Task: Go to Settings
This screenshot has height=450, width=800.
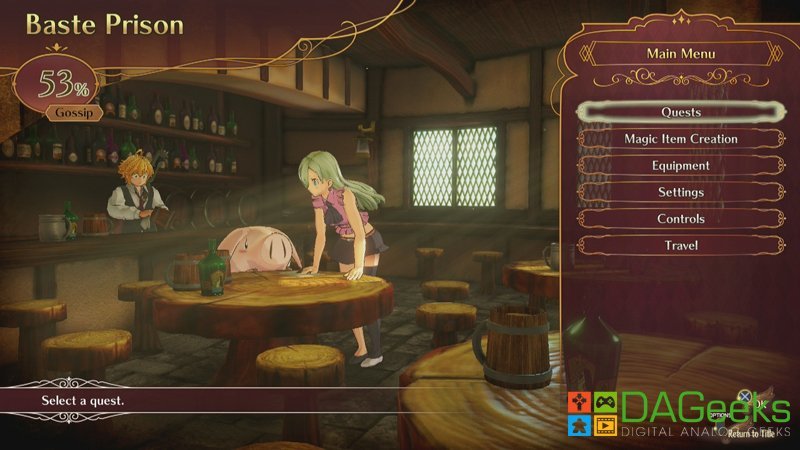Action: [x=680, y=192]
